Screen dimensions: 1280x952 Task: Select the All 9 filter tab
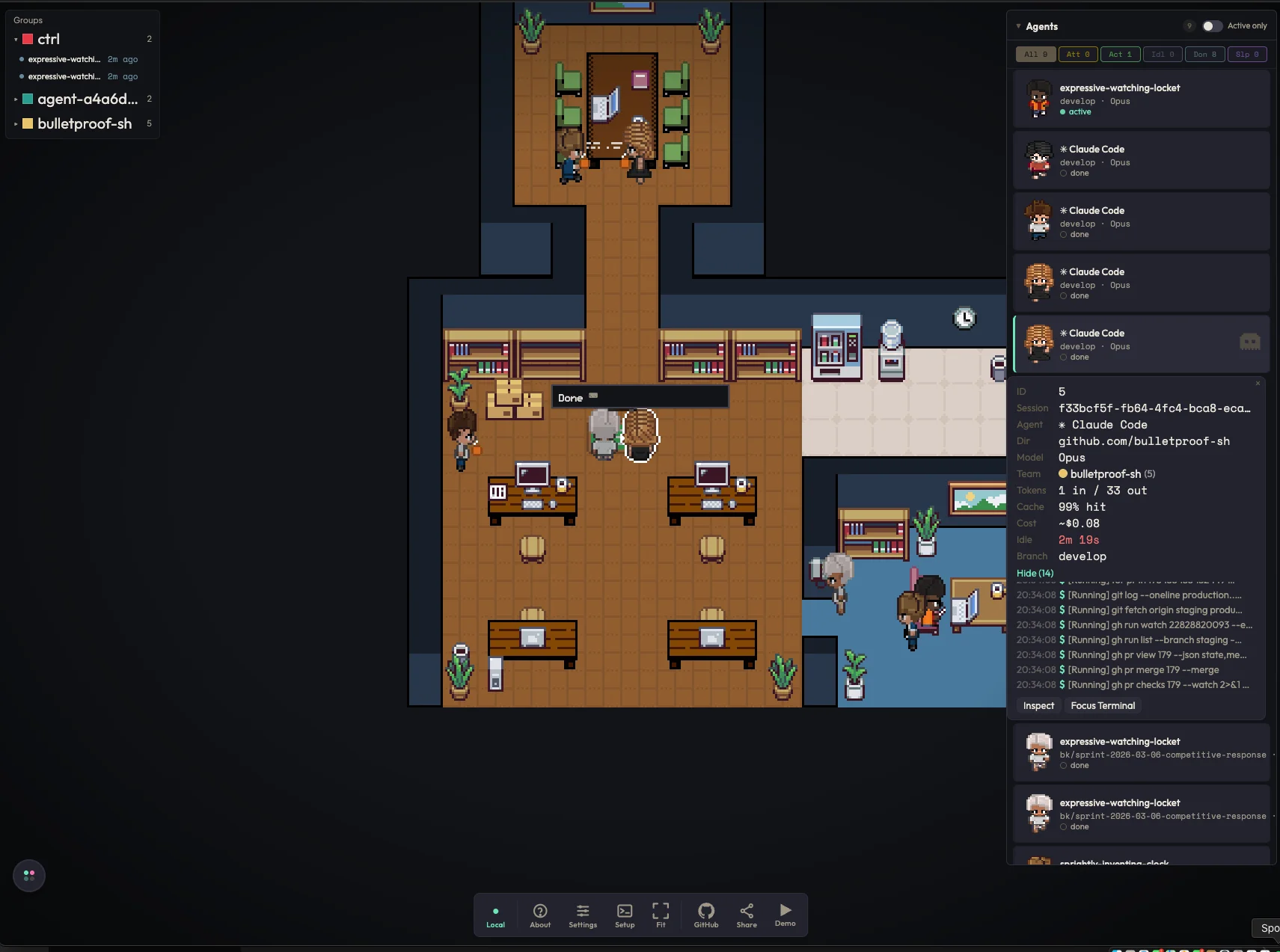pyautogui.click(x=1035, y=54)
